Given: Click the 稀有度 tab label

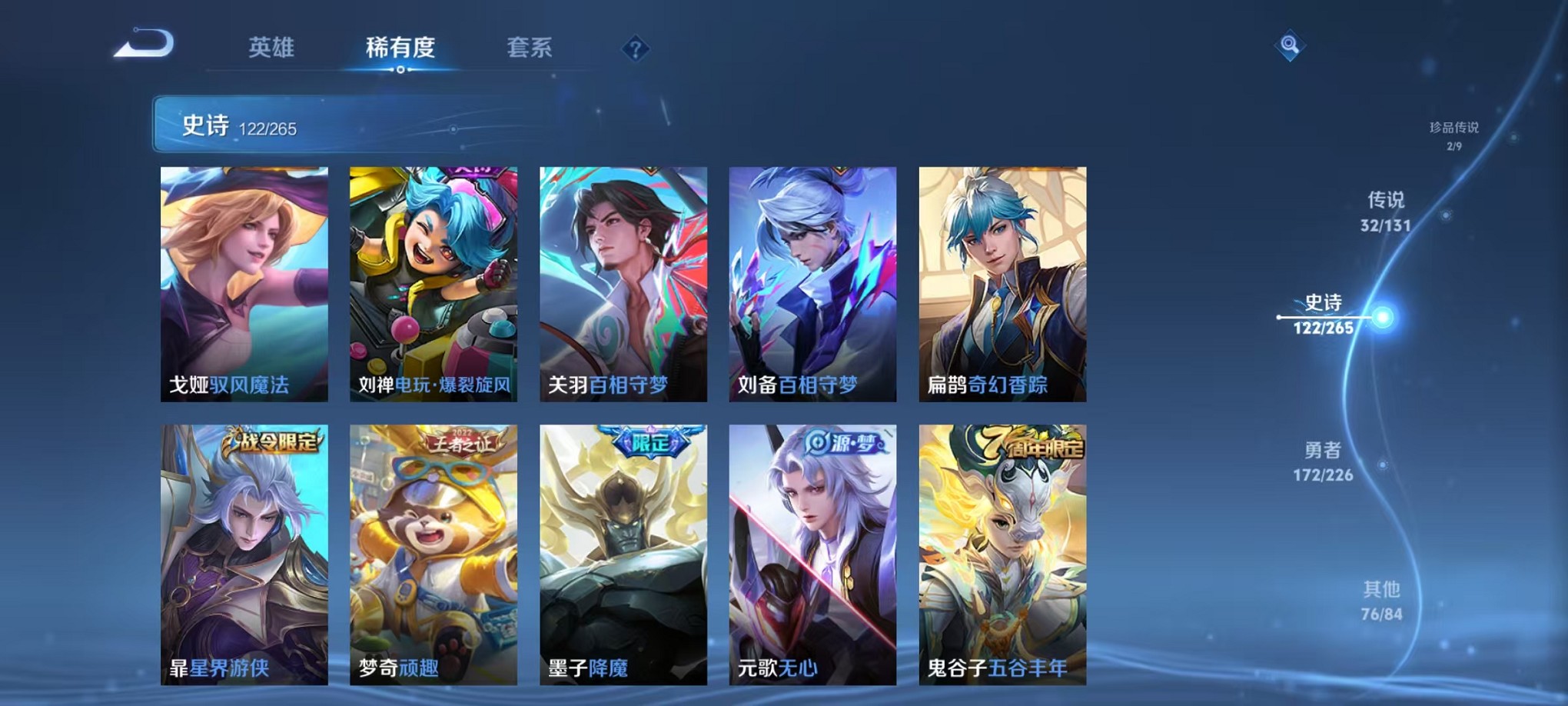Looking at the screenshot, I should (x=399, y=48).
